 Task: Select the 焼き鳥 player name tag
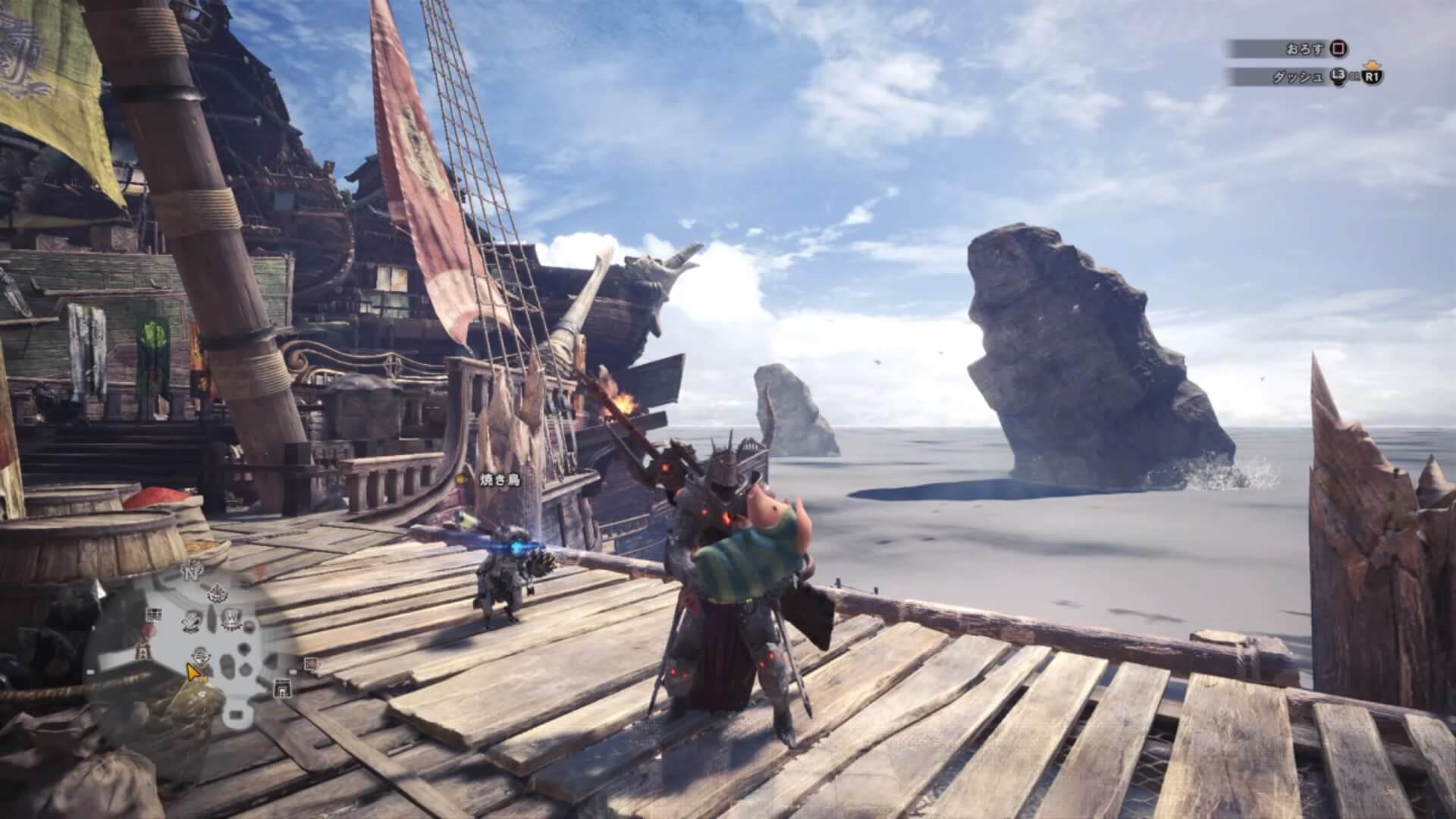pyautogui.click(x=499, y=479)
